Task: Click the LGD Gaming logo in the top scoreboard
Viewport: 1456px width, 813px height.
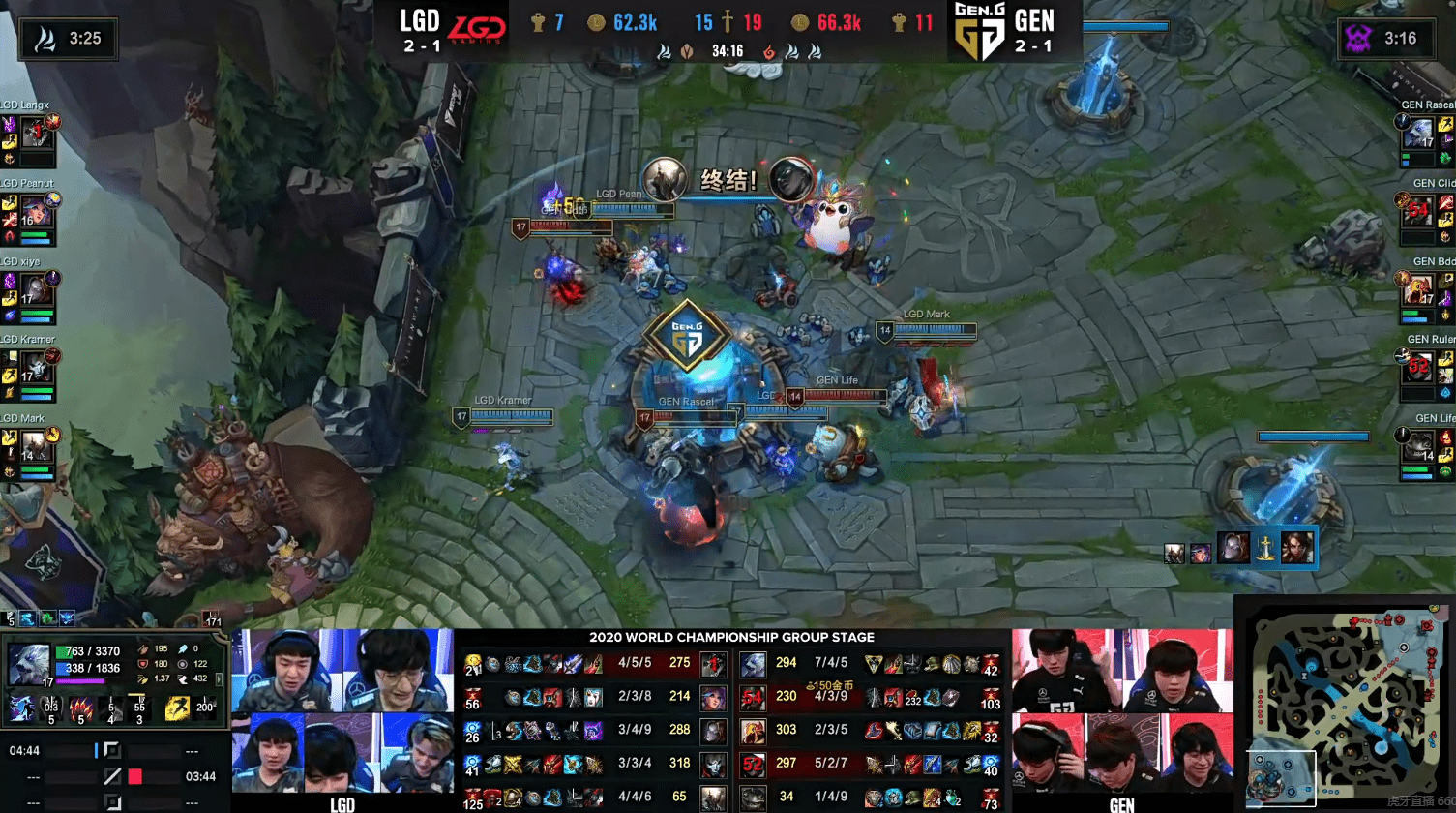Action: coord(478,26)
